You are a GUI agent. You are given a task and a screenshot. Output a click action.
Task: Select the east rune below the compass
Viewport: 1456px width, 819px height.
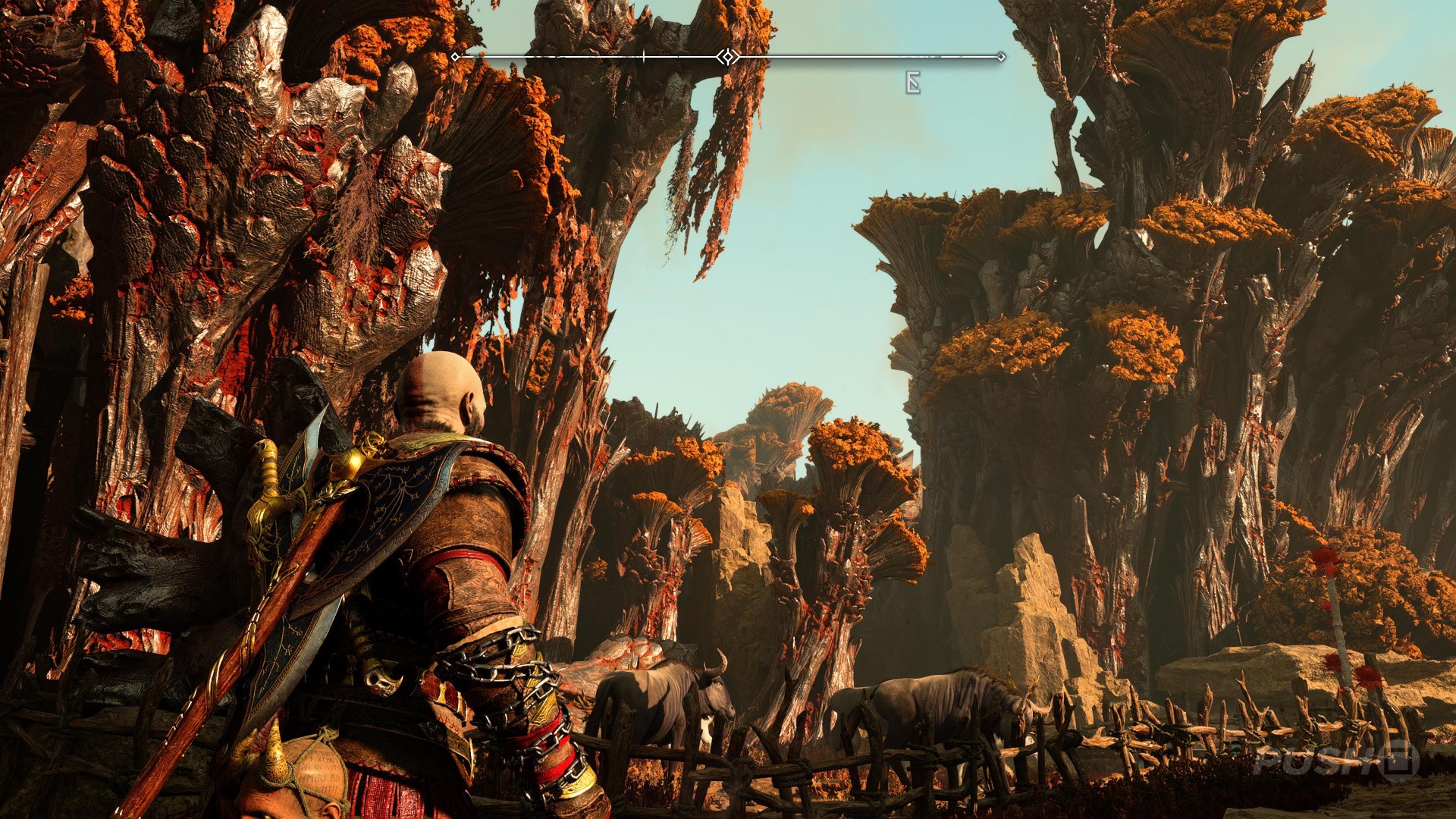pyautogui.click(x=913, y=83)
